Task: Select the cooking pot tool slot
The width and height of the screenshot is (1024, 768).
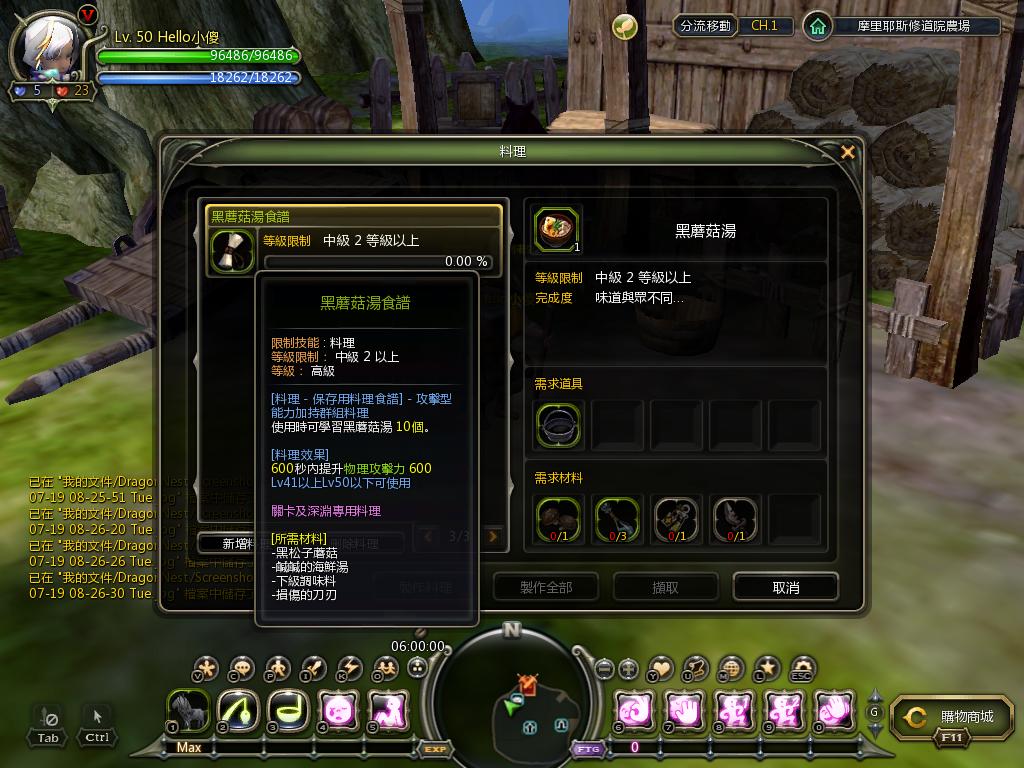Action: pyautogui.click(x=558, y=424)
